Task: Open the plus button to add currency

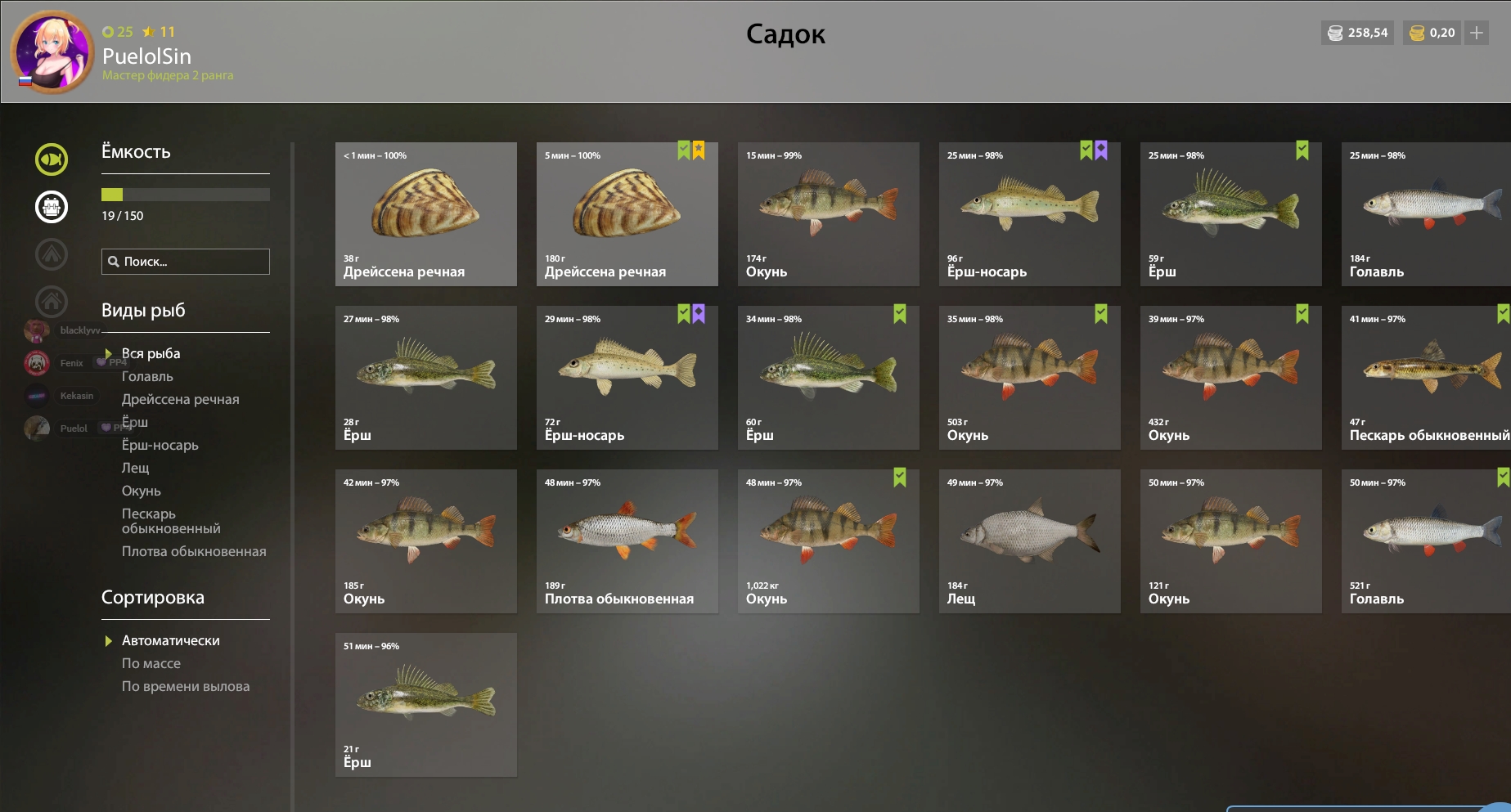Action: coord(1477,33)
